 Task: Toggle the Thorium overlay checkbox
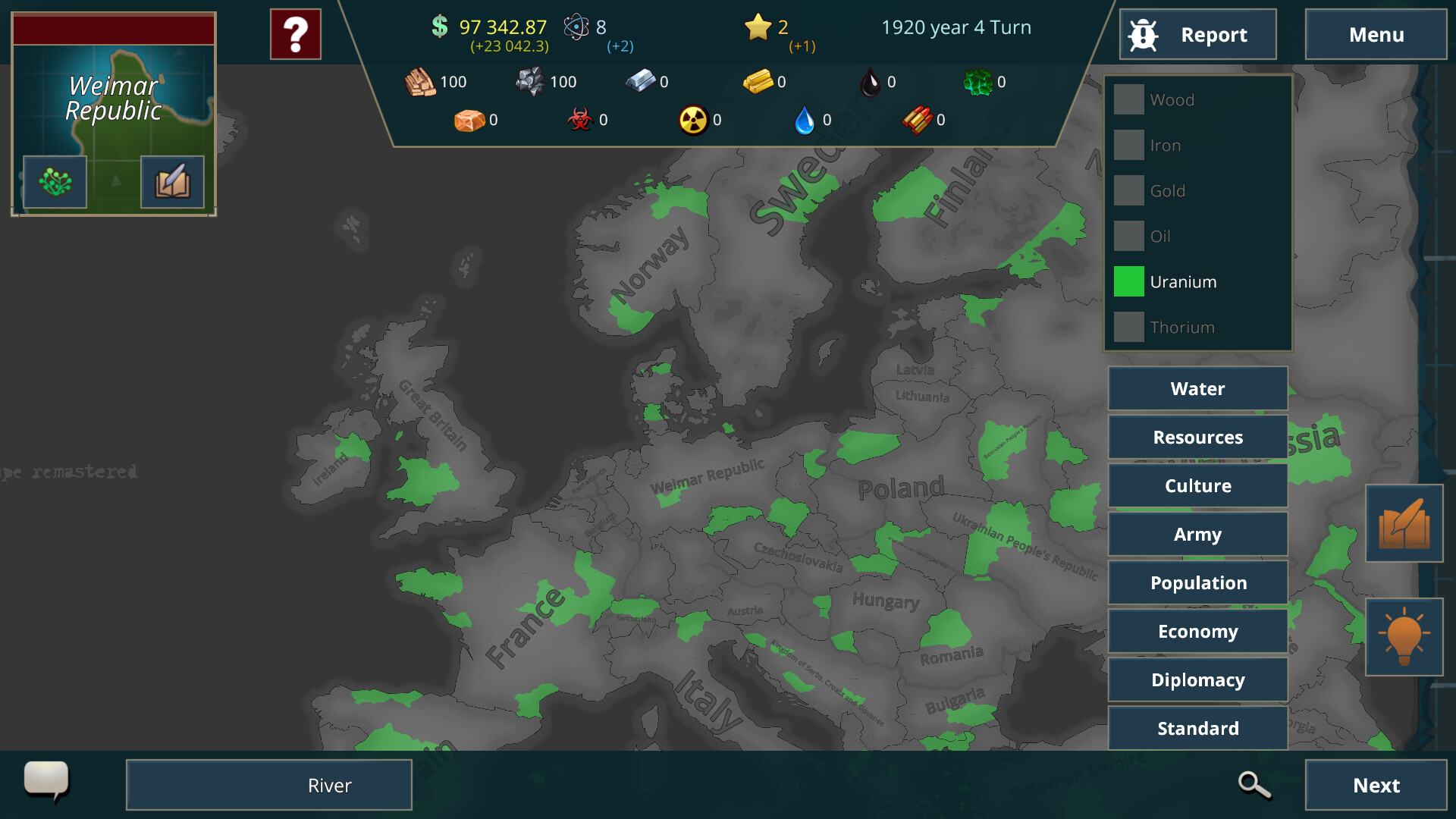click(x=1128, y=327)
